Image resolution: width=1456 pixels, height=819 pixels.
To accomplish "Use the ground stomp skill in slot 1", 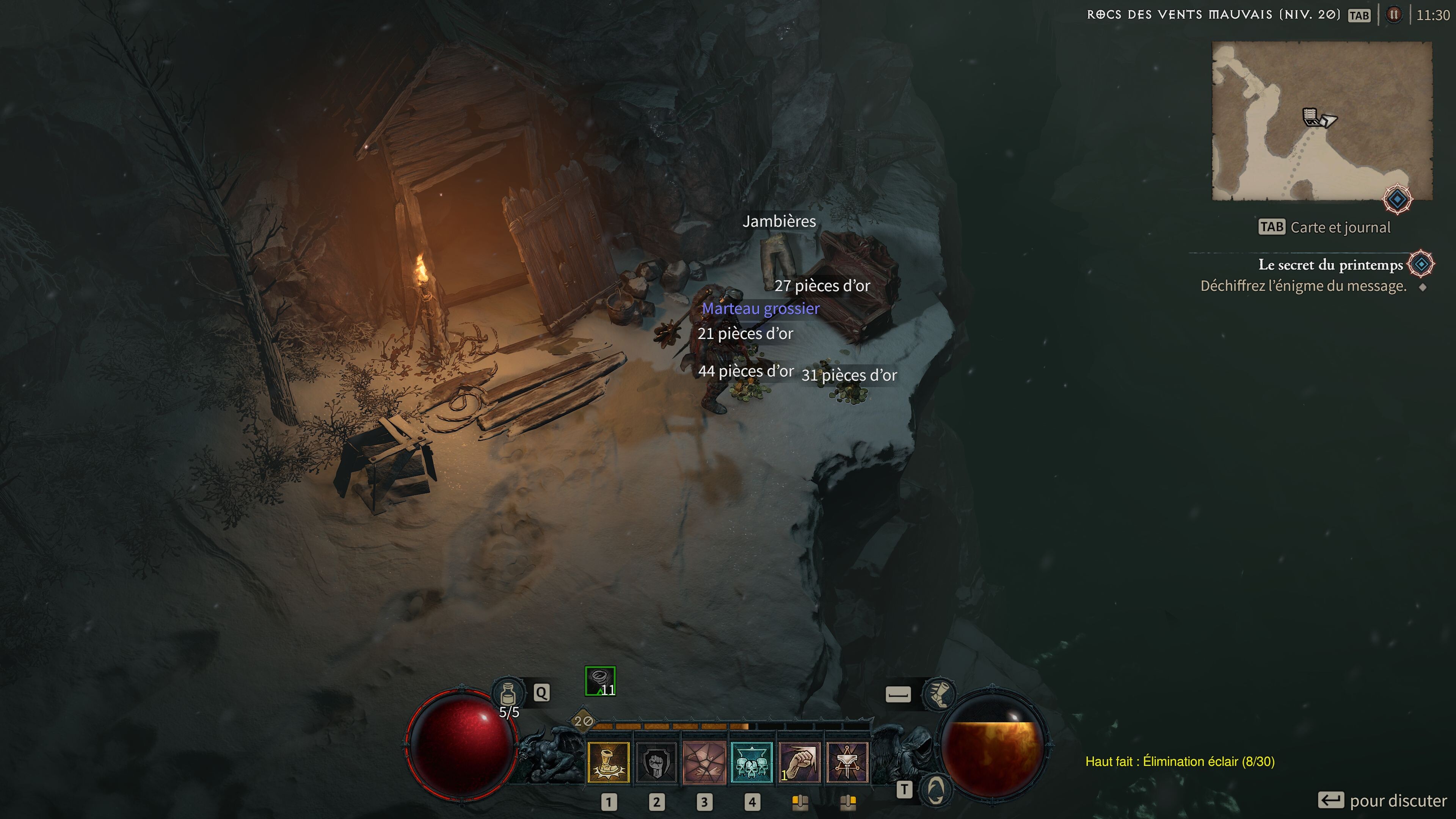I will [x=608, y=763].
